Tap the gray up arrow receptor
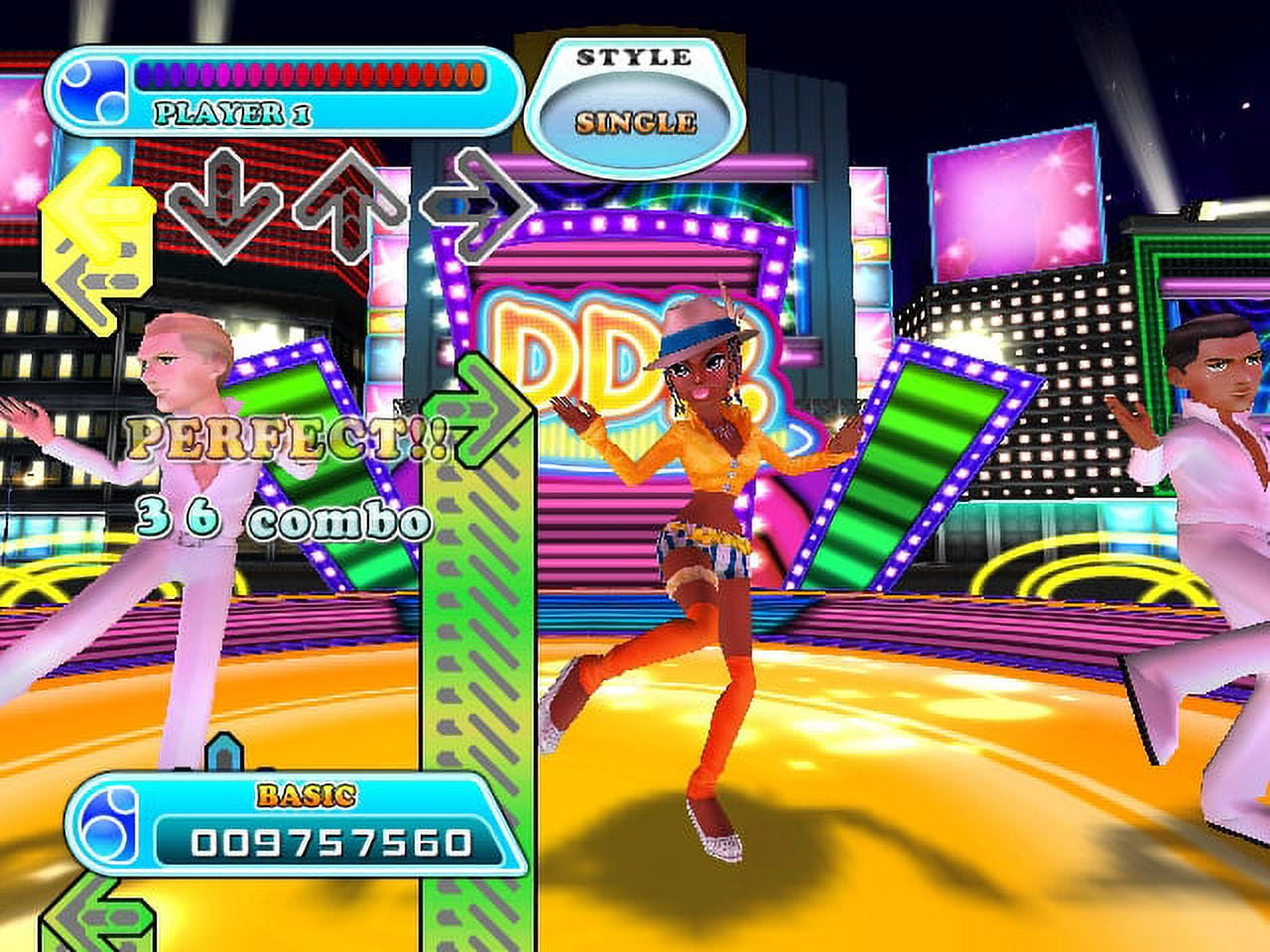1270x952 pixels. (x=350, y=205)
